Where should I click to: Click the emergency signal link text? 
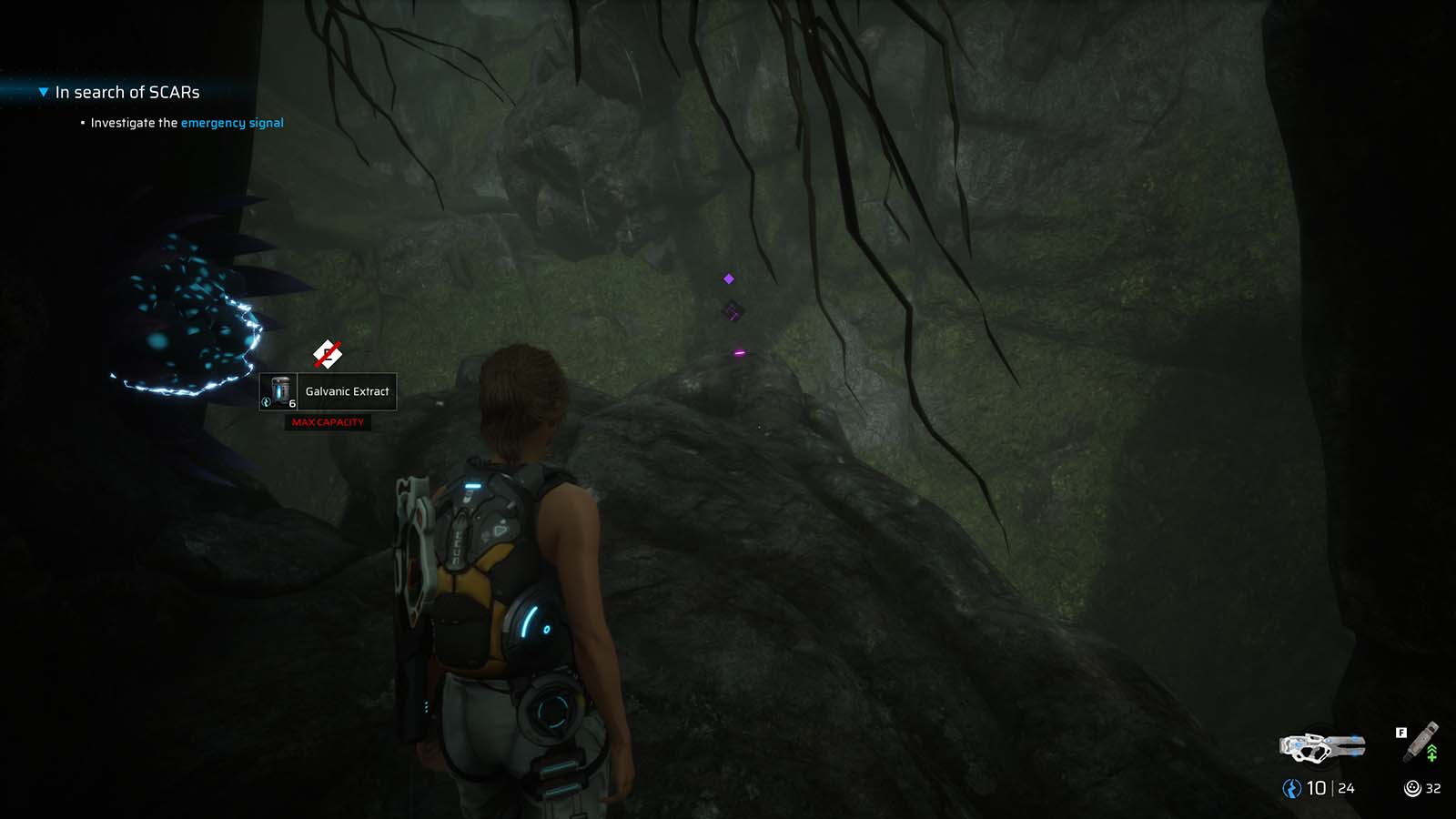[x=232, y=122]
